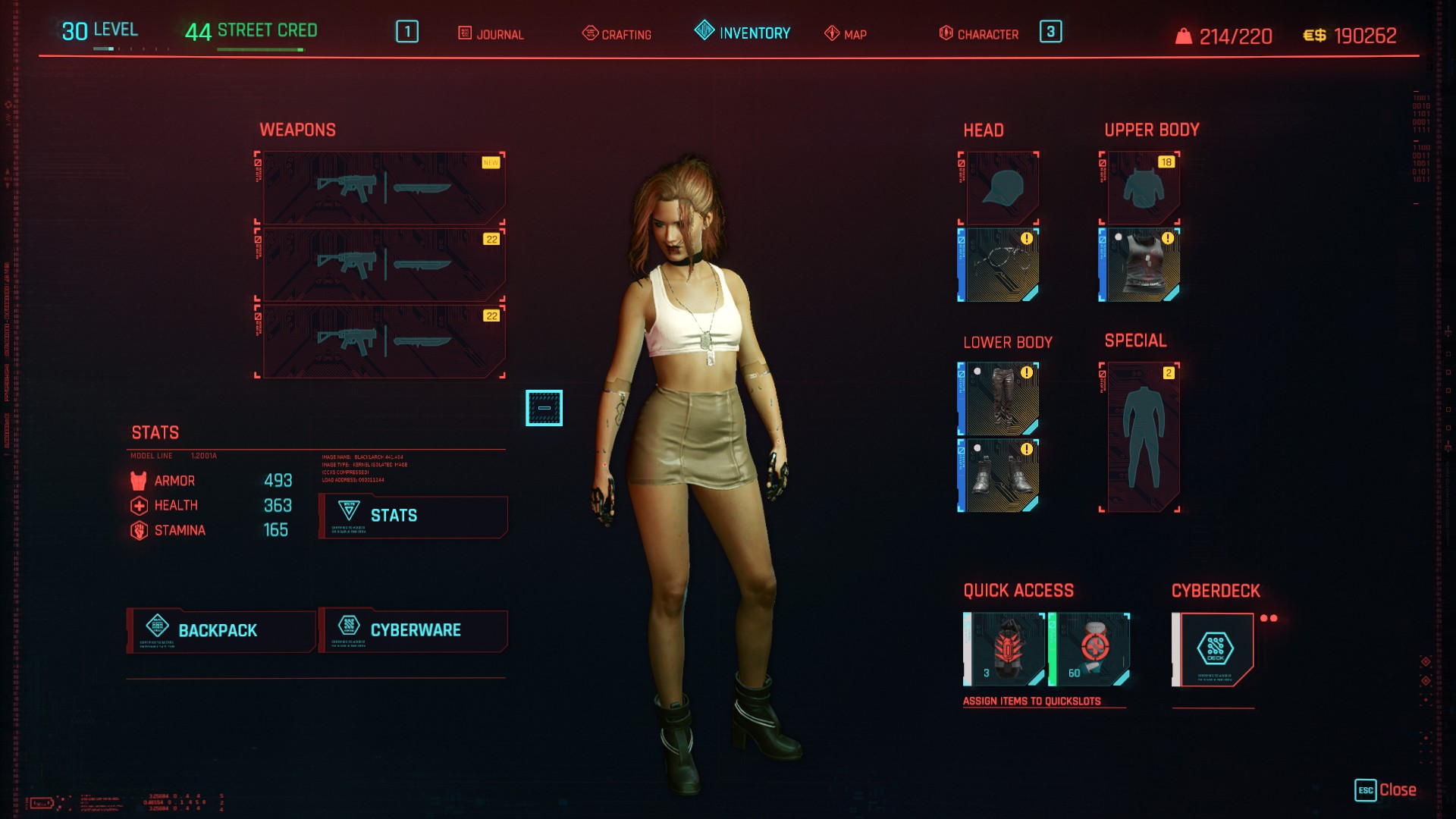Select the empty upper body jacket slot
The image size is (1456, 819).
(1141, 188)
